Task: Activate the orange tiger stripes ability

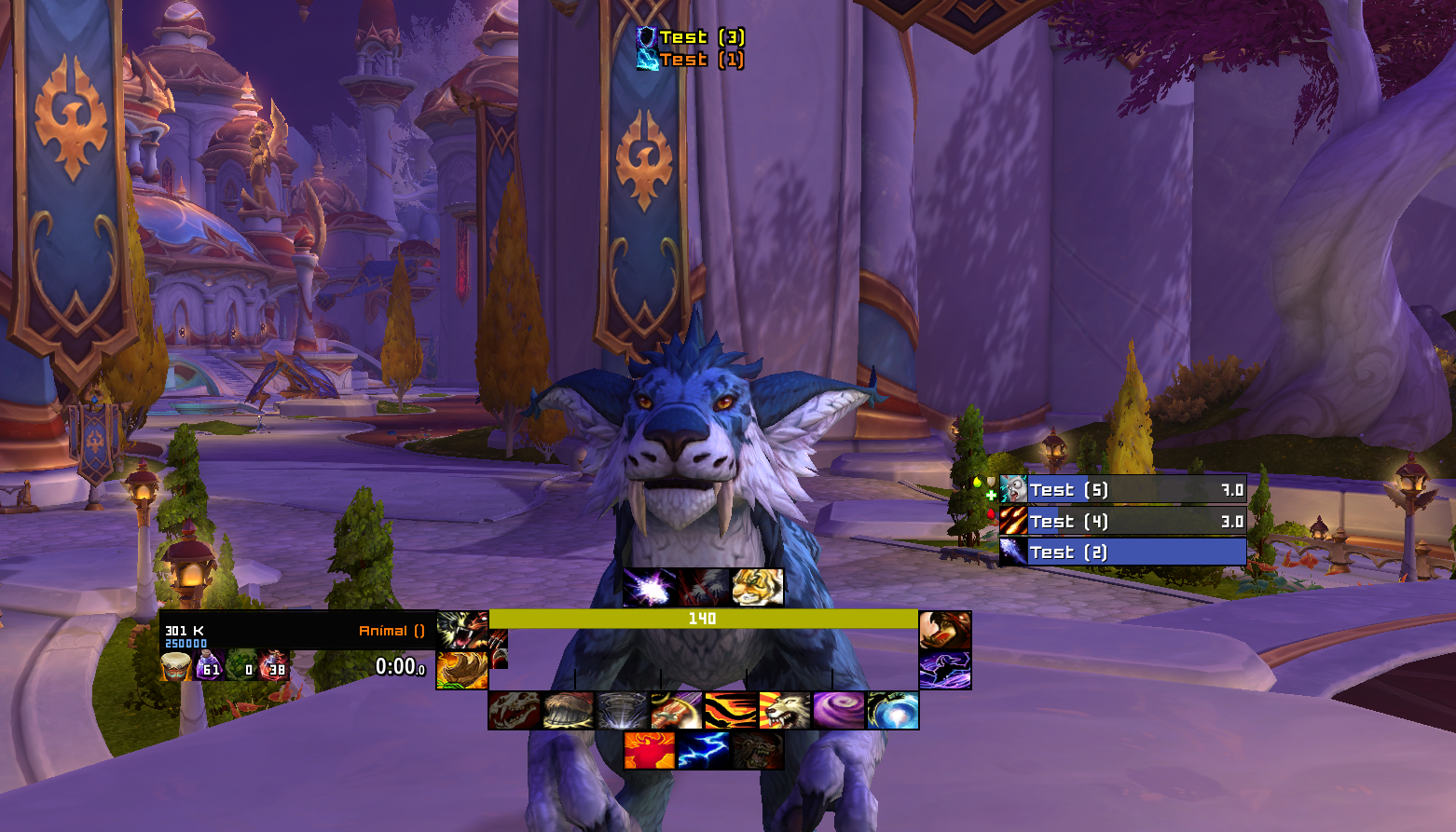Action: click(730, 711)
